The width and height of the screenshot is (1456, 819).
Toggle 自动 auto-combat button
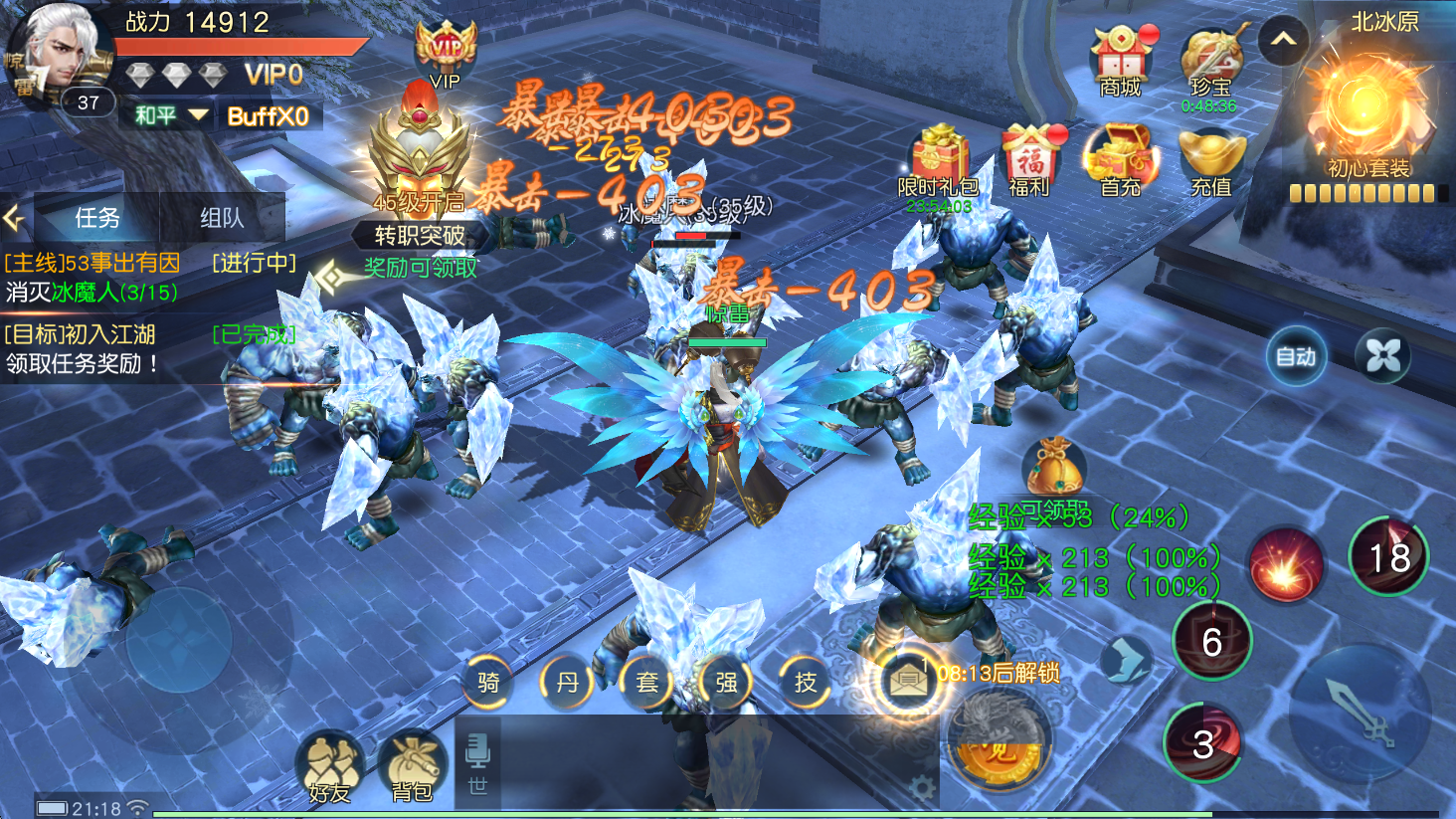pyautogui.click(x=1296, y=356)
